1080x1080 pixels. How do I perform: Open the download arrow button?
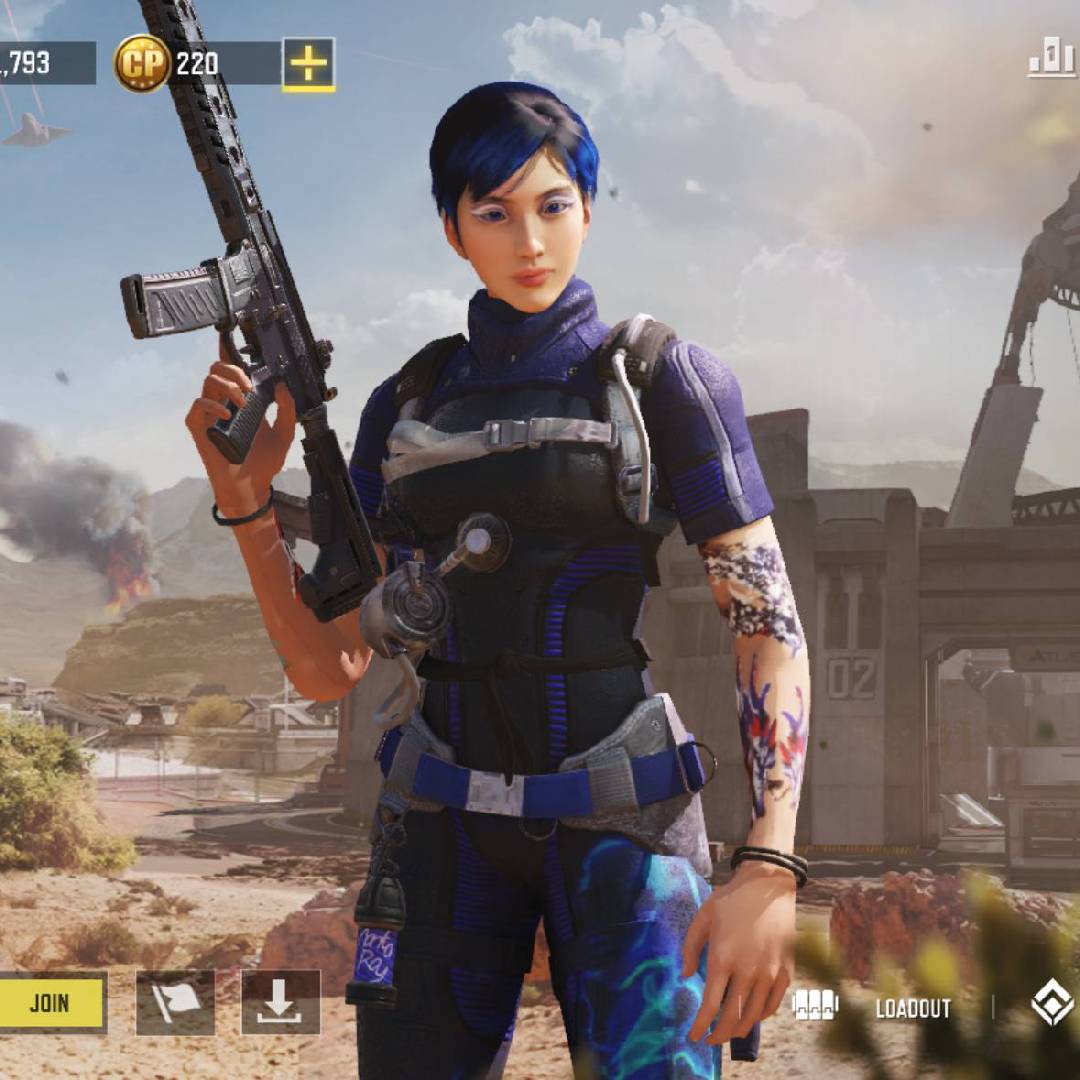coord(280,1002)
